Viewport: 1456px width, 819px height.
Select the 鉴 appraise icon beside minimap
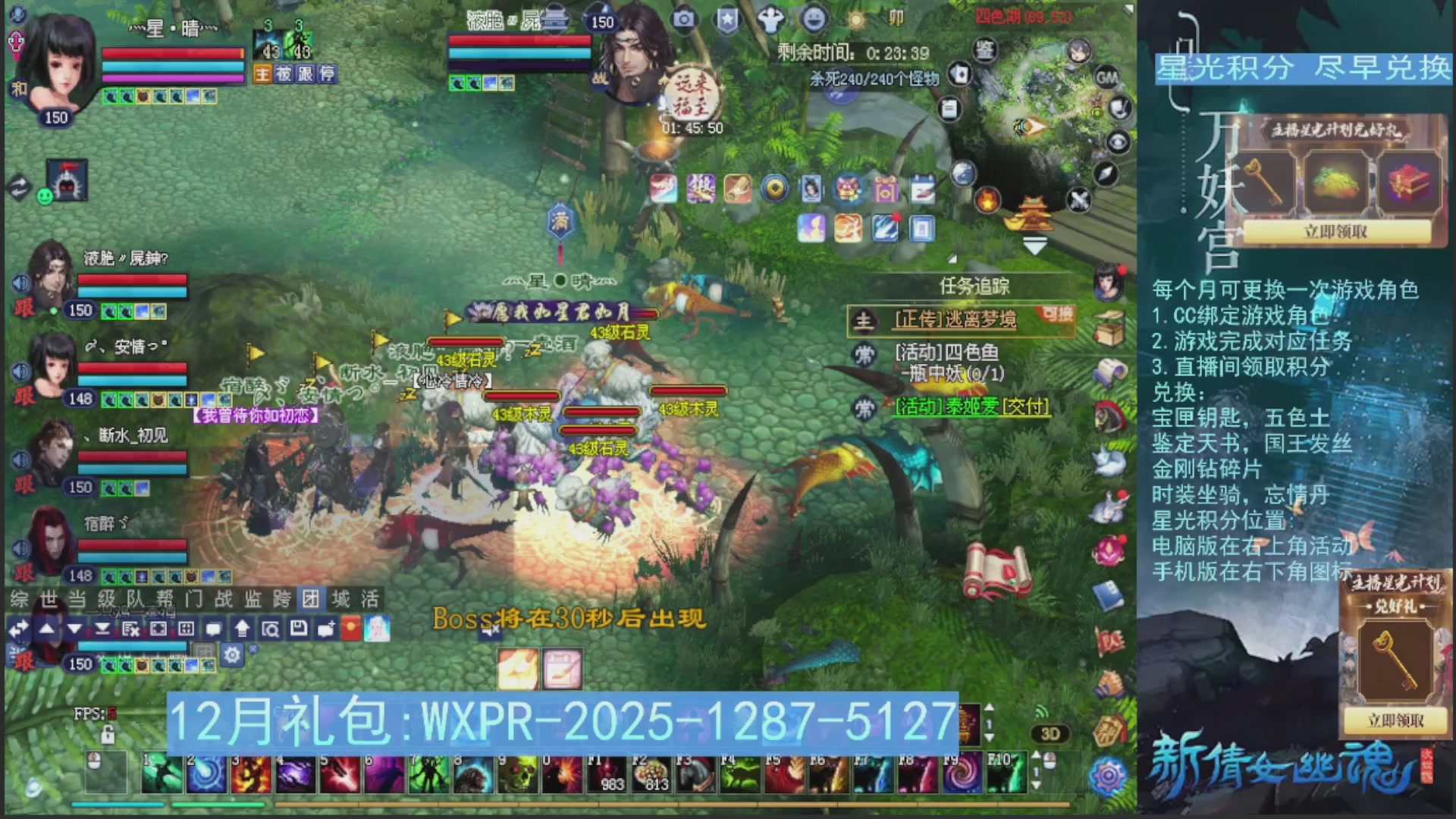tap(985, 50)
